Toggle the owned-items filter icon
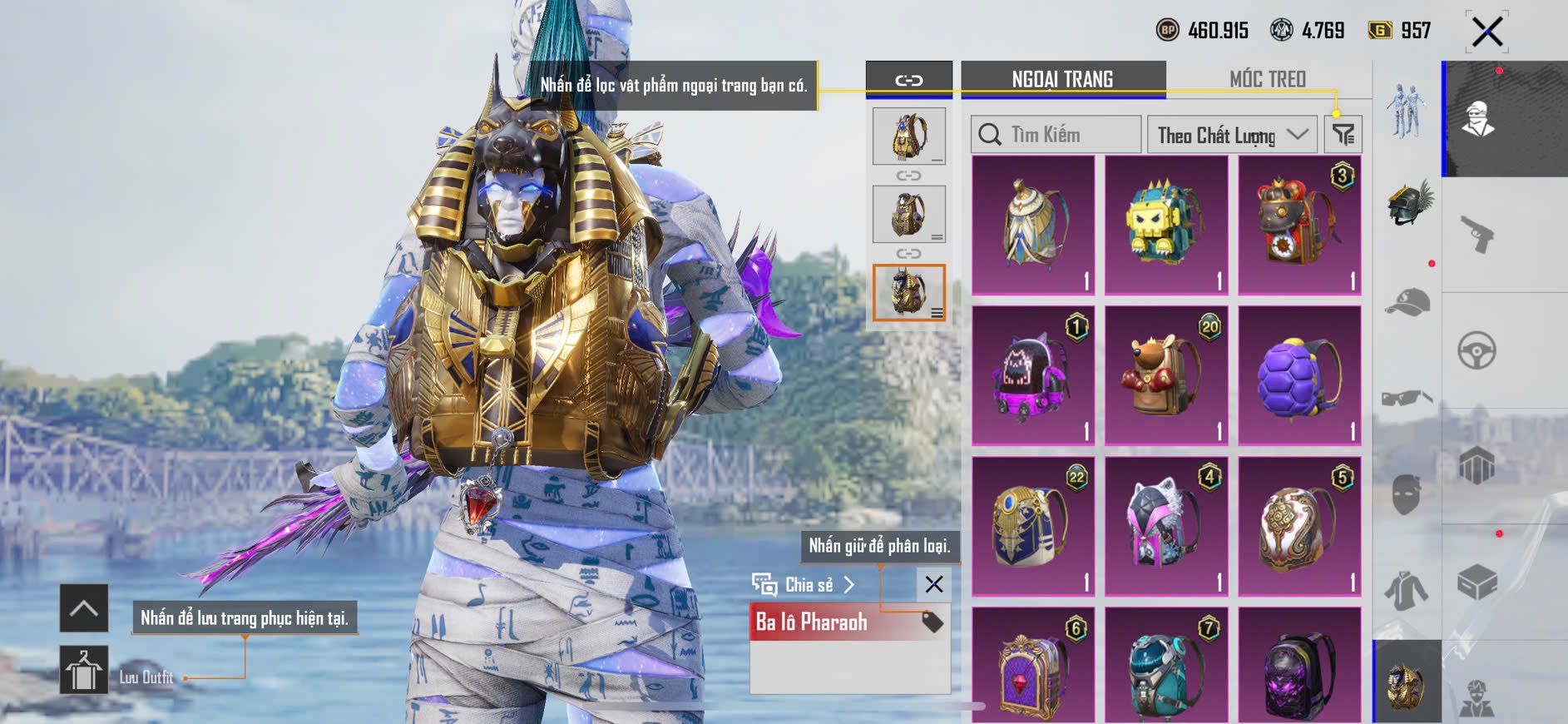This screenshot has height=724, width=1568. coord(1343,134)
